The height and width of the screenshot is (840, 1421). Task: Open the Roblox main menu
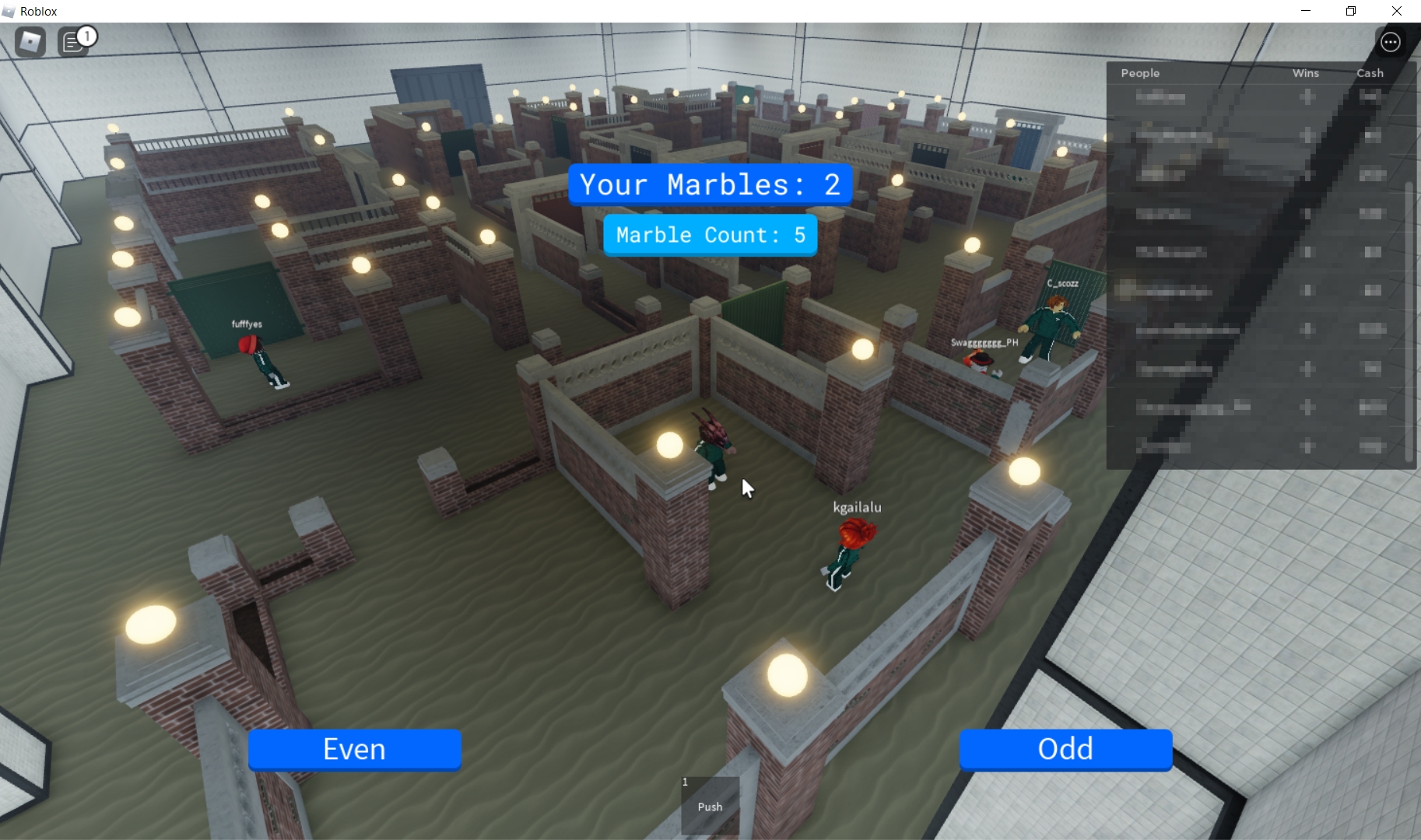[30, 42]
